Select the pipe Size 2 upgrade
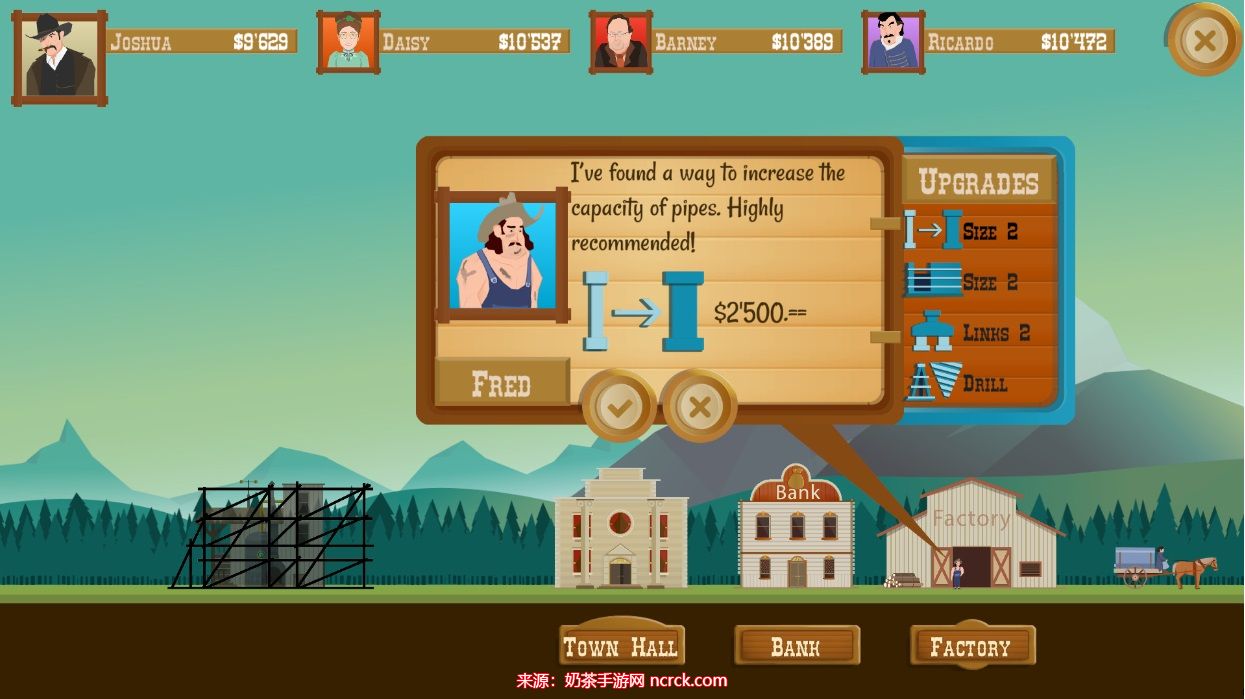 pos(979,231)
